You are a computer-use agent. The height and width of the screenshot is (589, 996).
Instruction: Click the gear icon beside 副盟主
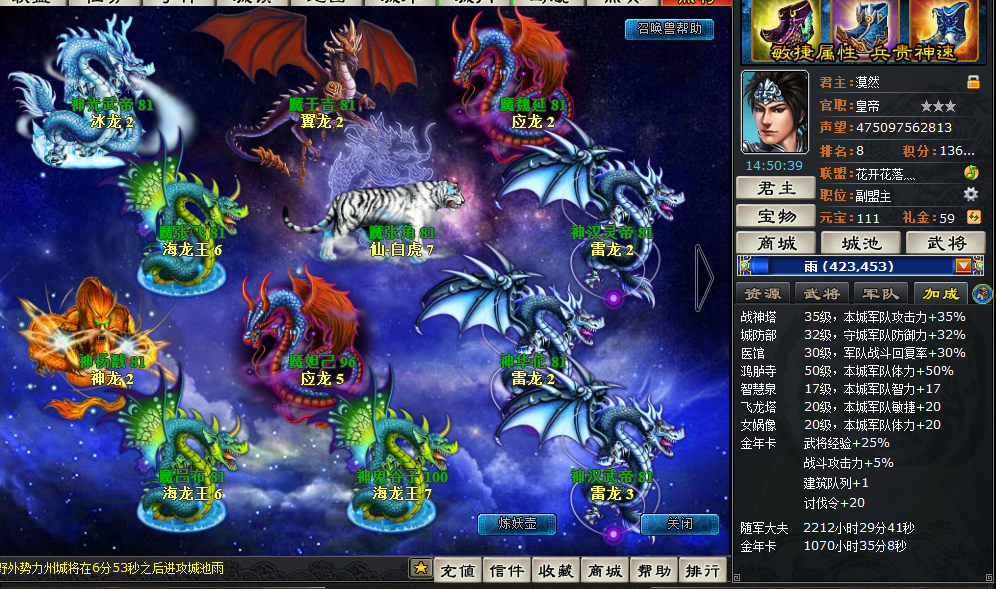[x=970, y=195]
